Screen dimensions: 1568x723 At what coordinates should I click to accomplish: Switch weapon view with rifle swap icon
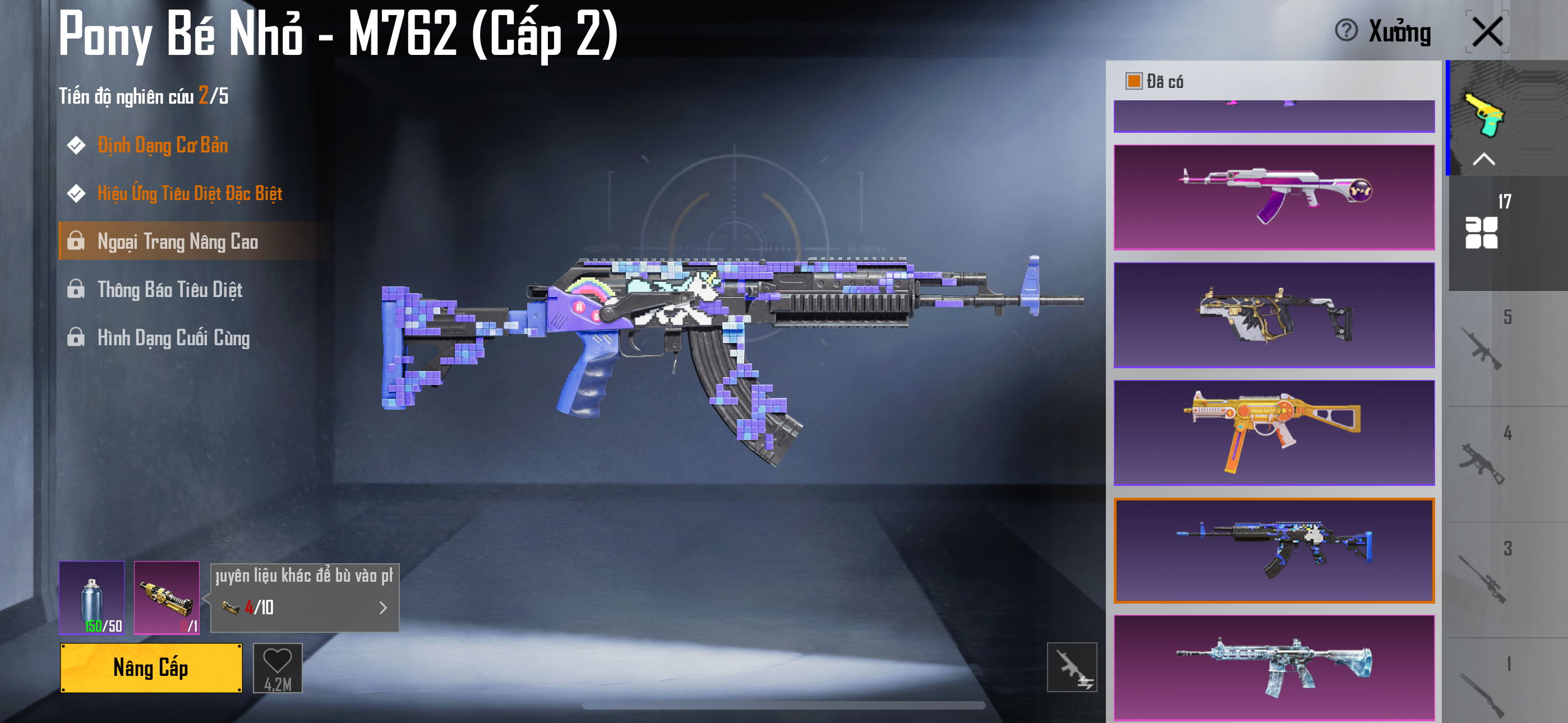(x=1071, y=667)
